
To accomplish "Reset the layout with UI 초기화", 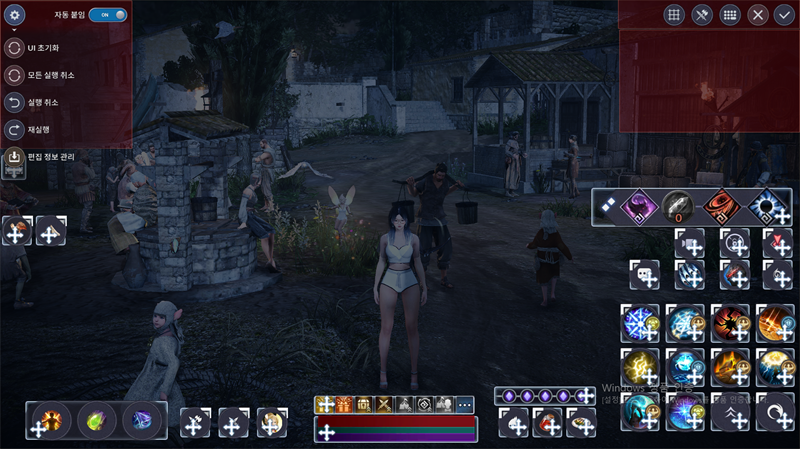I will pos(15,48).
